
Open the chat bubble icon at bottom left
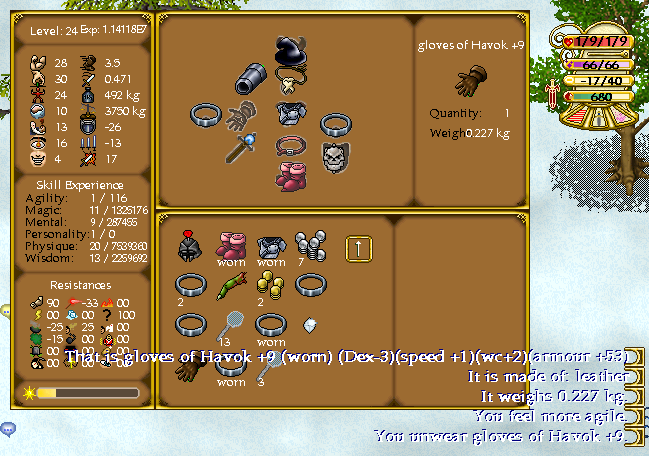(8, 429)
